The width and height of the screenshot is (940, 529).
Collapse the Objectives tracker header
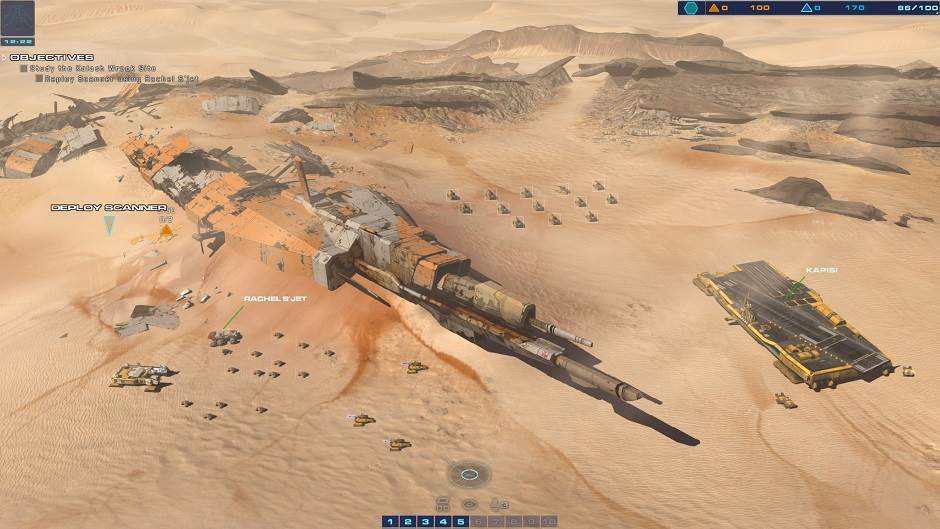(x=52, y=57)
